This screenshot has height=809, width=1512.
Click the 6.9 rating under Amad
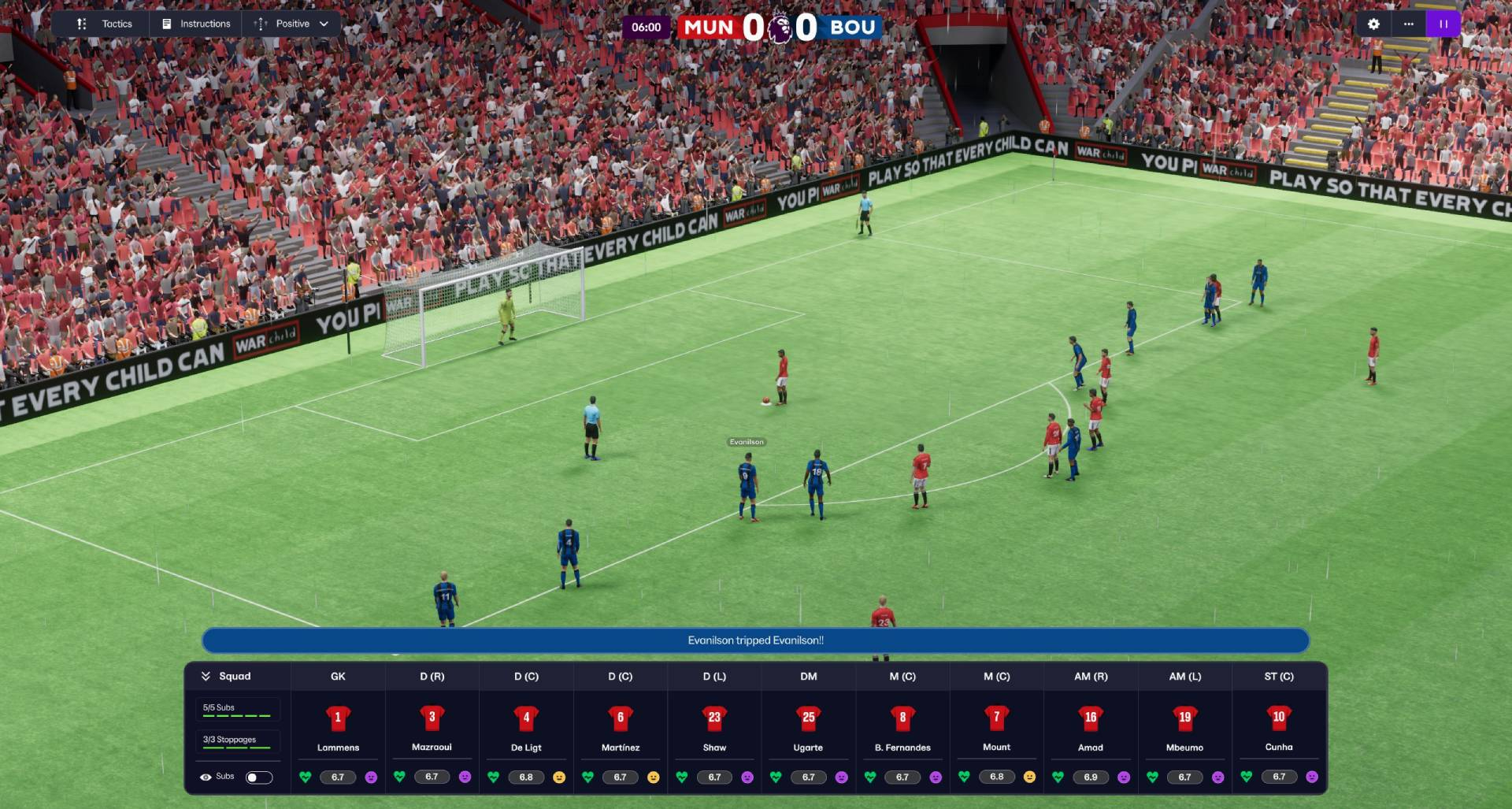[x=1090, y=777]
